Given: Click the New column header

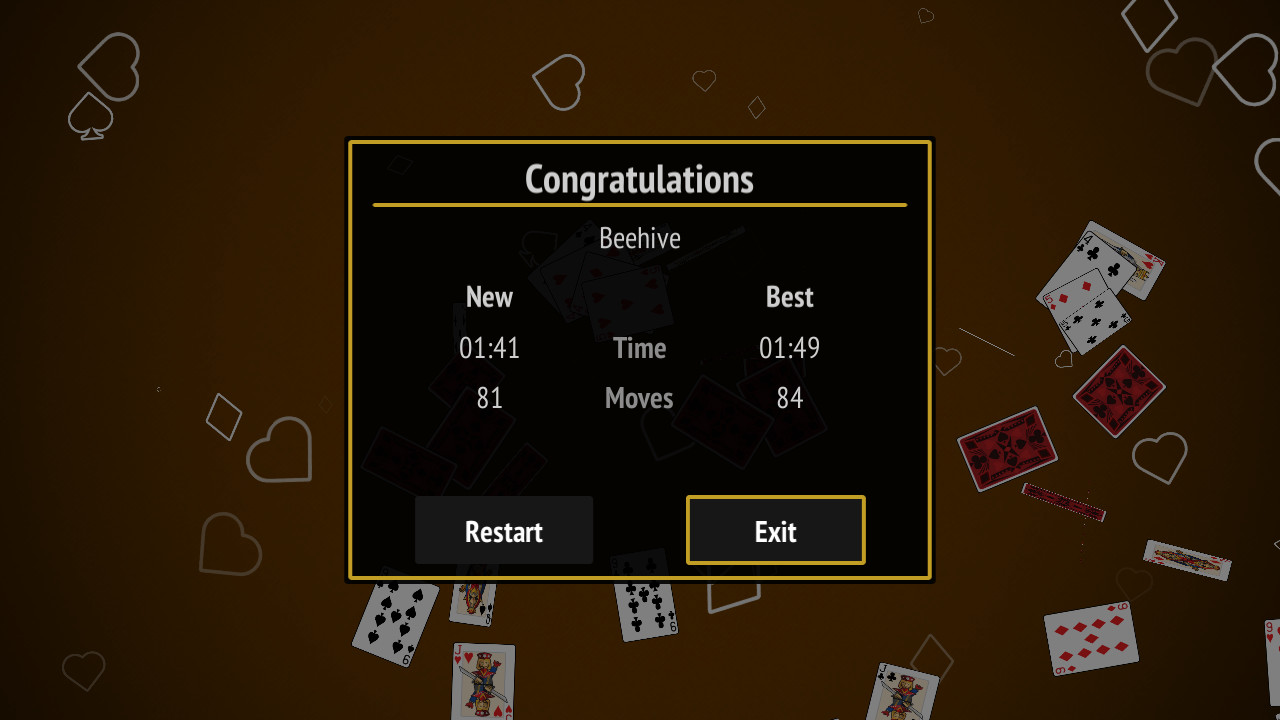Looking at the screenshot, I should [489, 297].
